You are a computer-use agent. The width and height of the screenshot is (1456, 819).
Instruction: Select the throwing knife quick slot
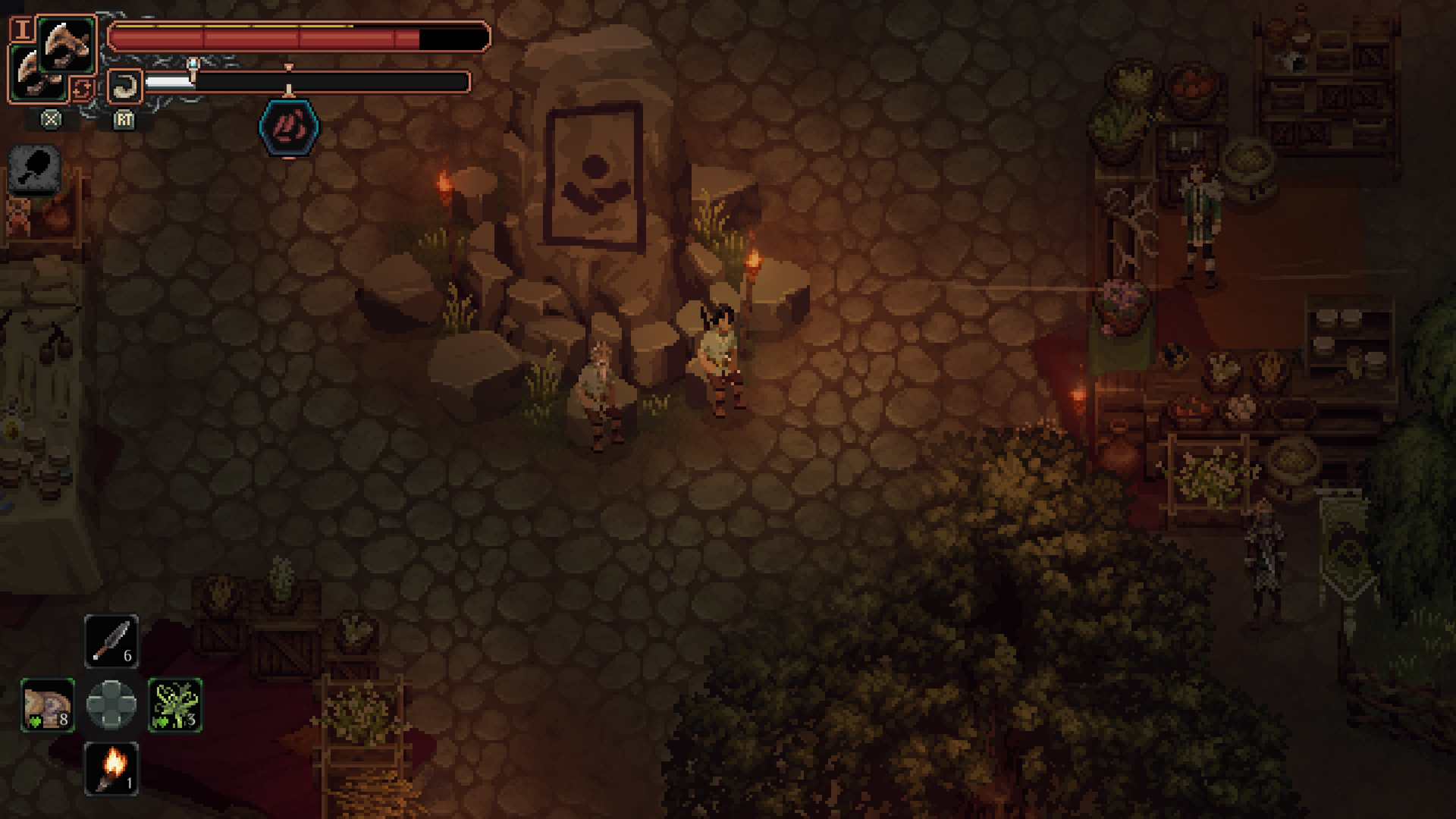111,642
